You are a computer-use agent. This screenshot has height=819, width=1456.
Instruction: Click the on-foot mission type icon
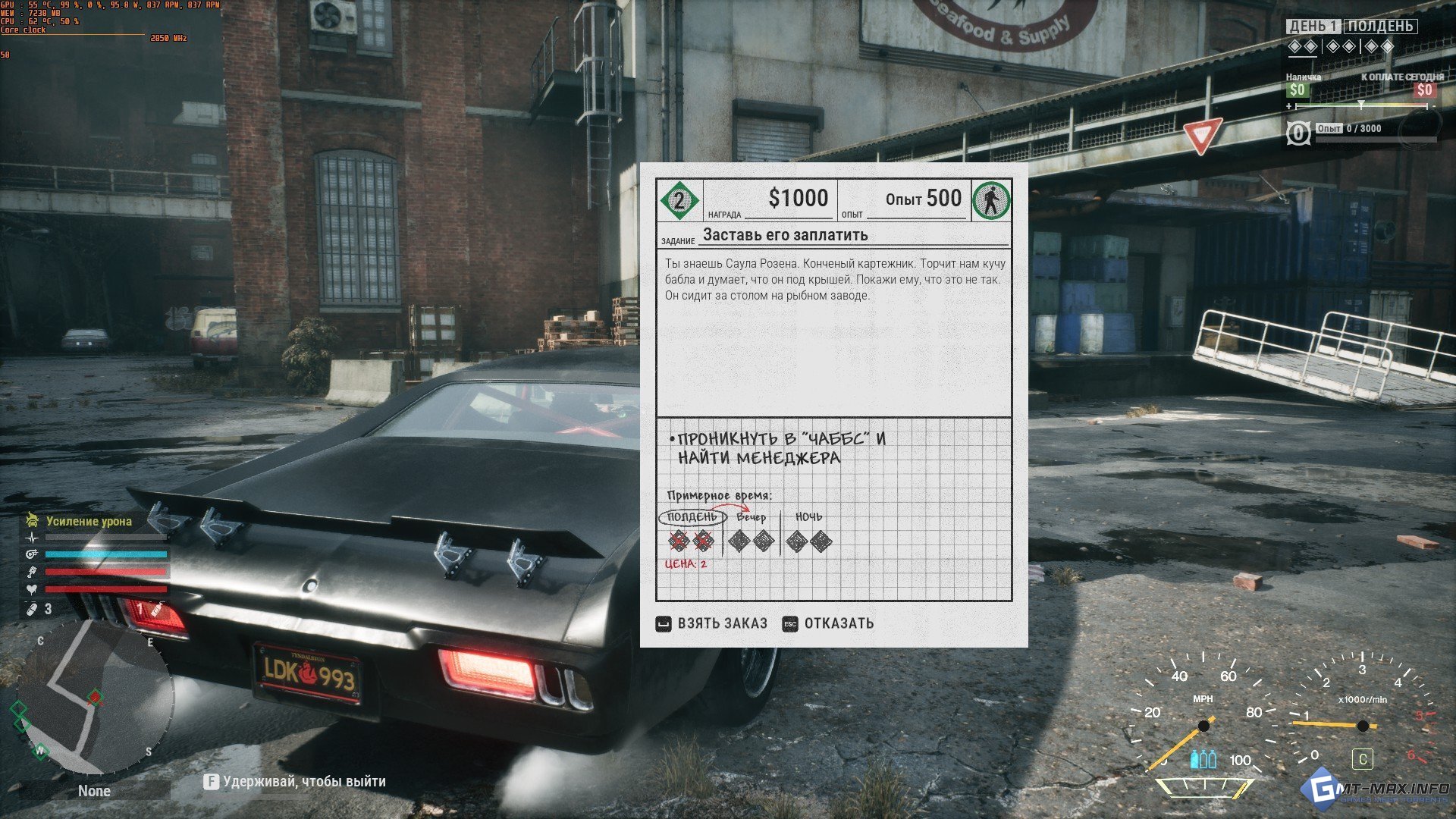click(x=990, y=200)
